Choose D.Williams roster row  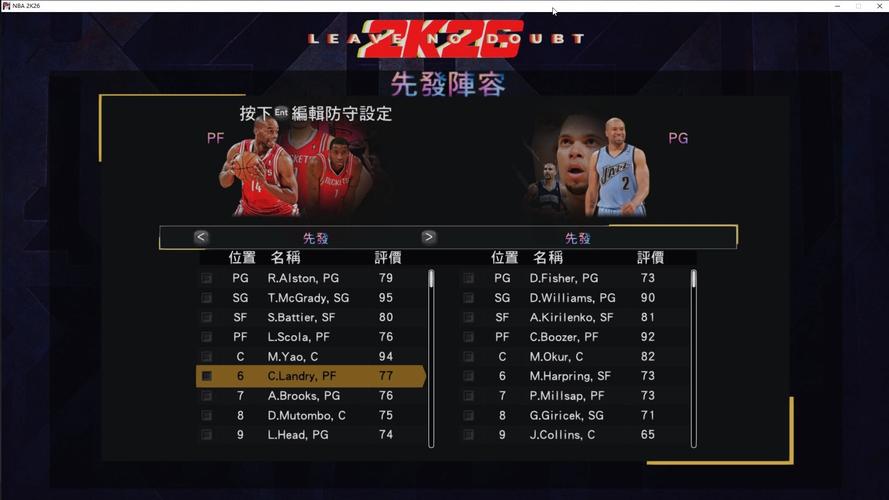pyautogui.click(x=572, y=298)
